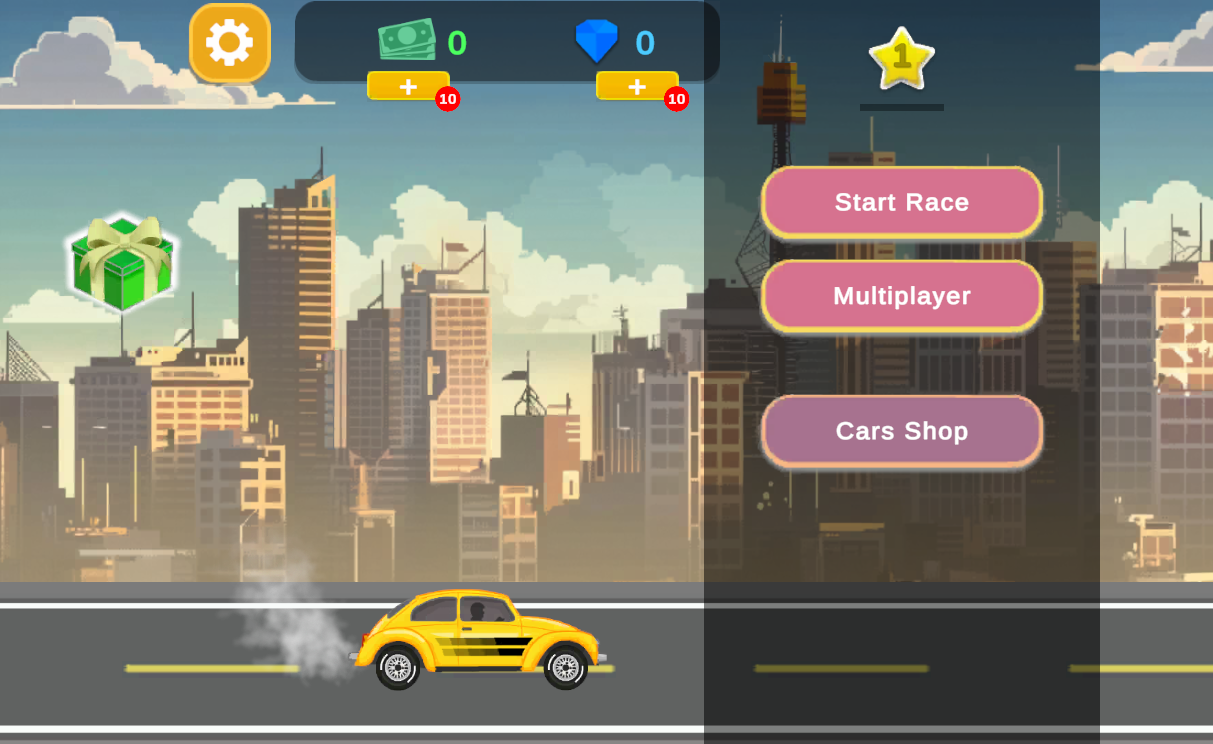Image resolution: width=1213 pixels, height=744 pixels.
Task: Open the settings gear button
Action: pos(230,43)
